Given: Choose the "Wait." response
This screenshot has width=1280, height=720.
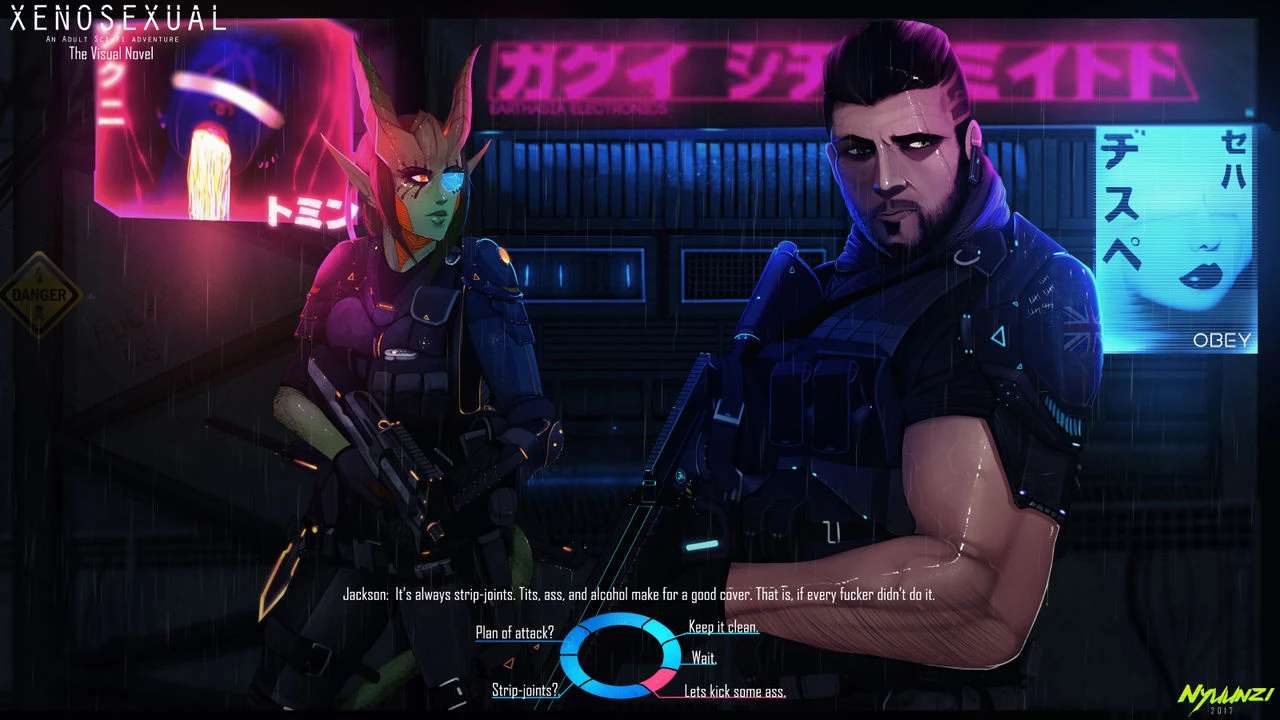Looking at the screenshot, I should (703, 658).
